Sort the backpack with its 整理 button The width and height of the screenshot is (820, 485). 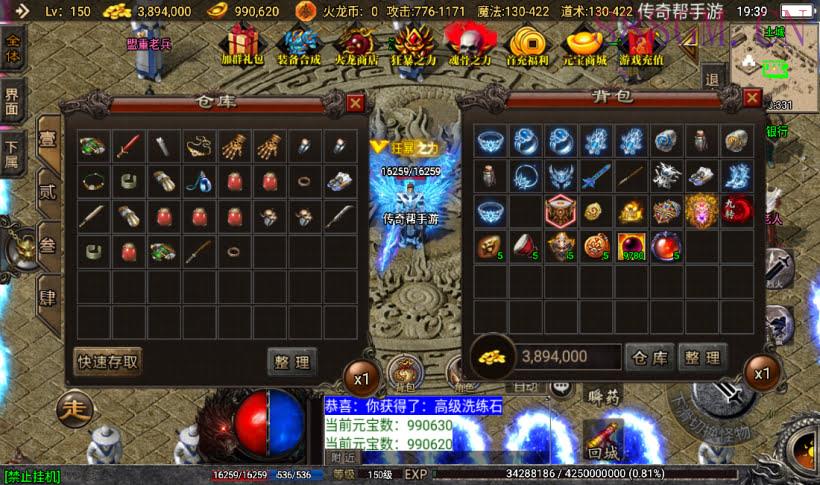(x=702, y=356)
